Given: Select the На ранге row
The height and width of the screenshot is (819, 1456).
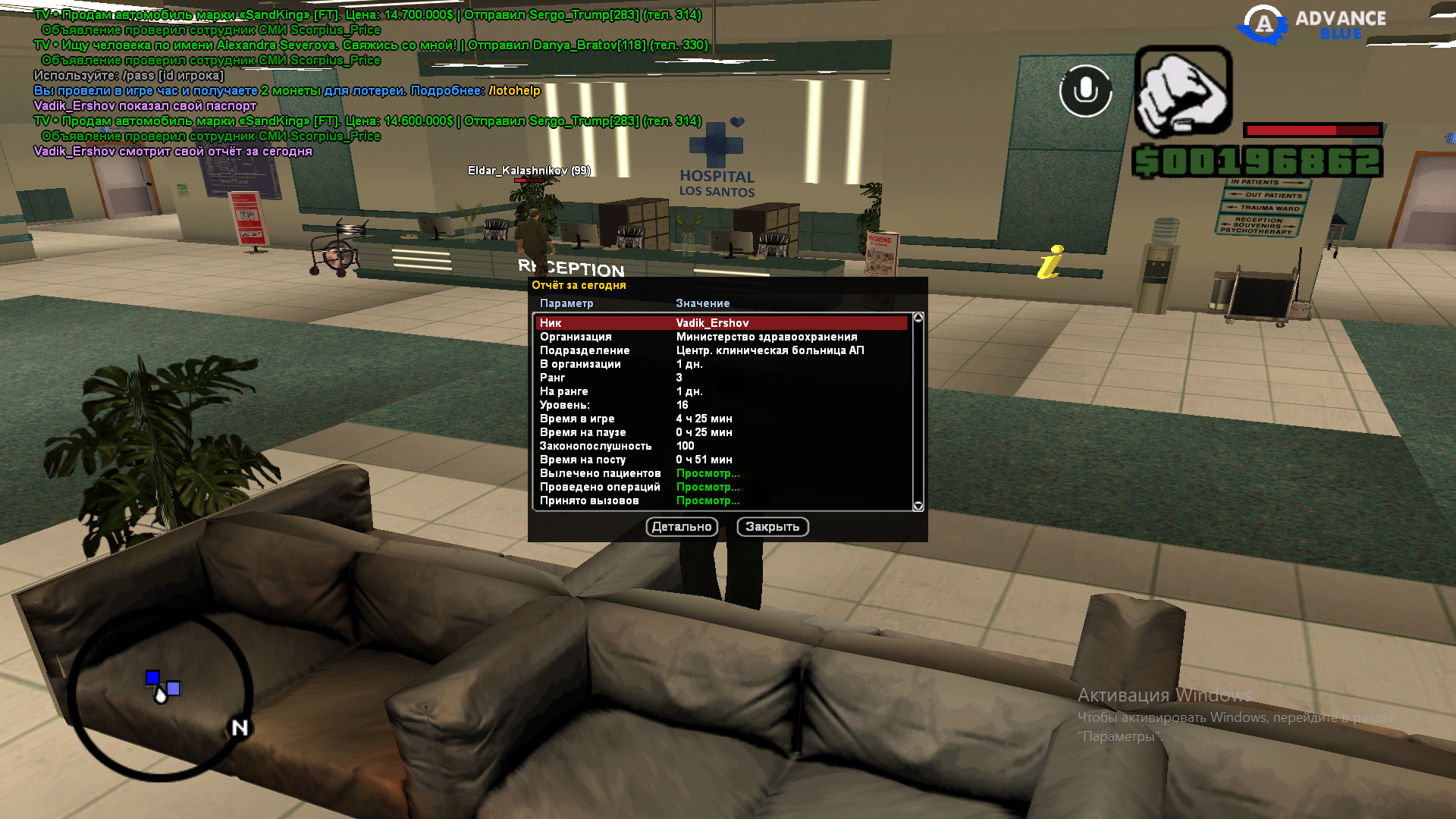Looking at the screenshot, I should (x=720, y=391).
